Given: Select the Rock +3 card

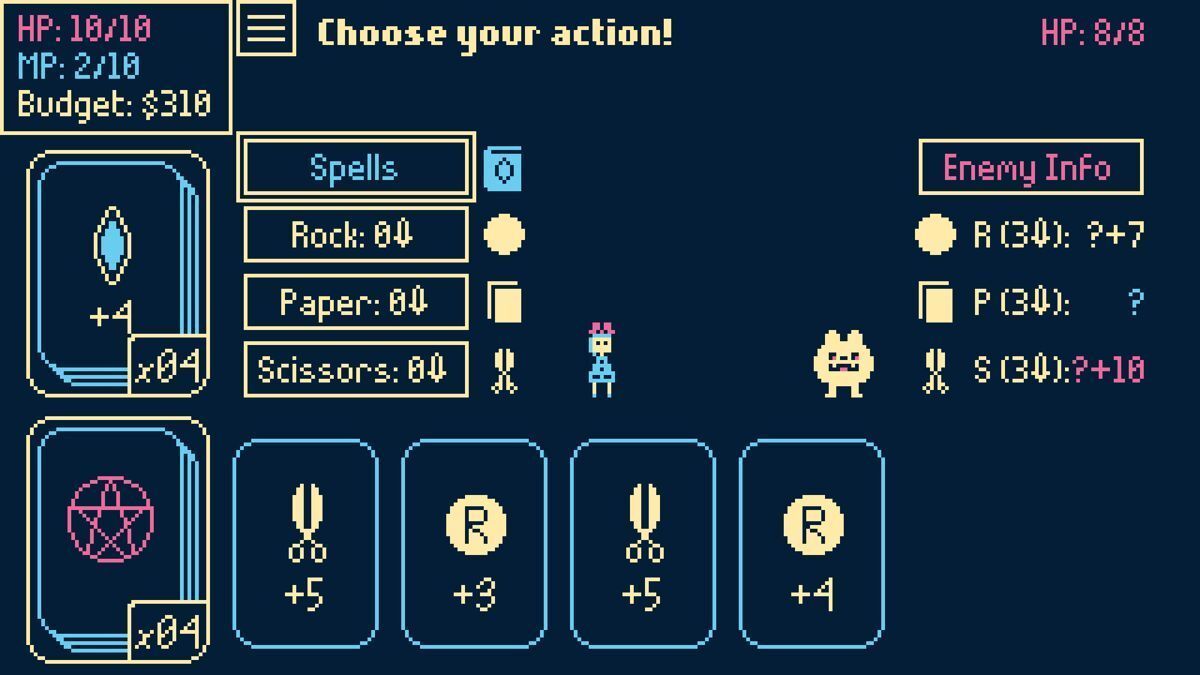Looking at the screenshot, I should coord(475,545).
